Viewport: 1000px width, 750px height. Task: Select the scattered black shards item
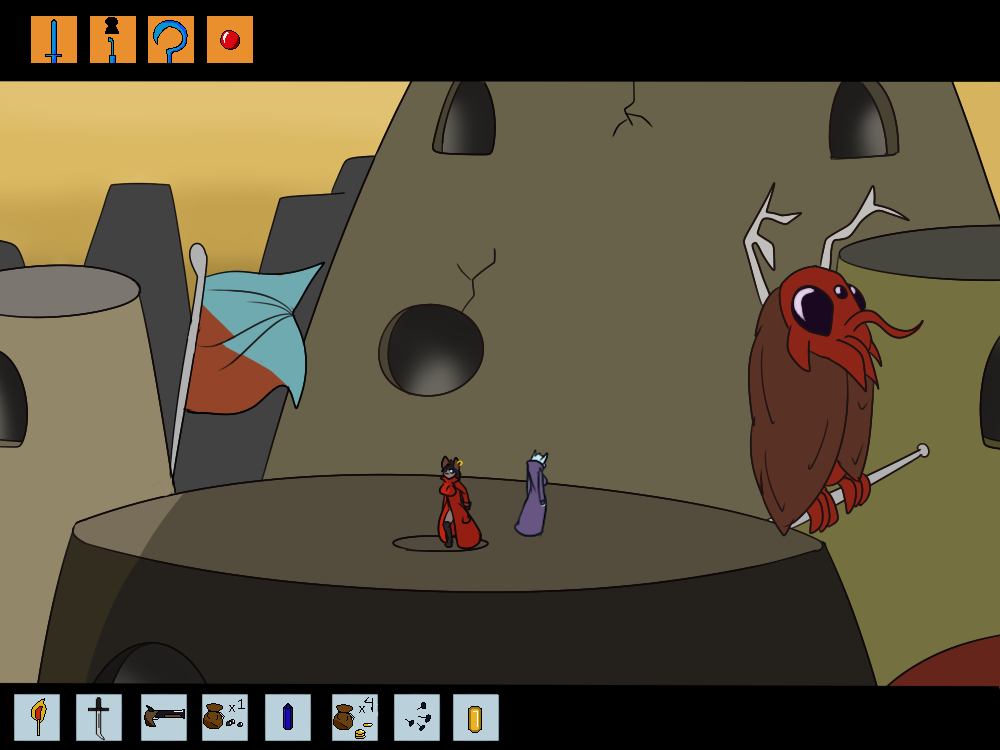pyautogui.click(x=417, y=717)
